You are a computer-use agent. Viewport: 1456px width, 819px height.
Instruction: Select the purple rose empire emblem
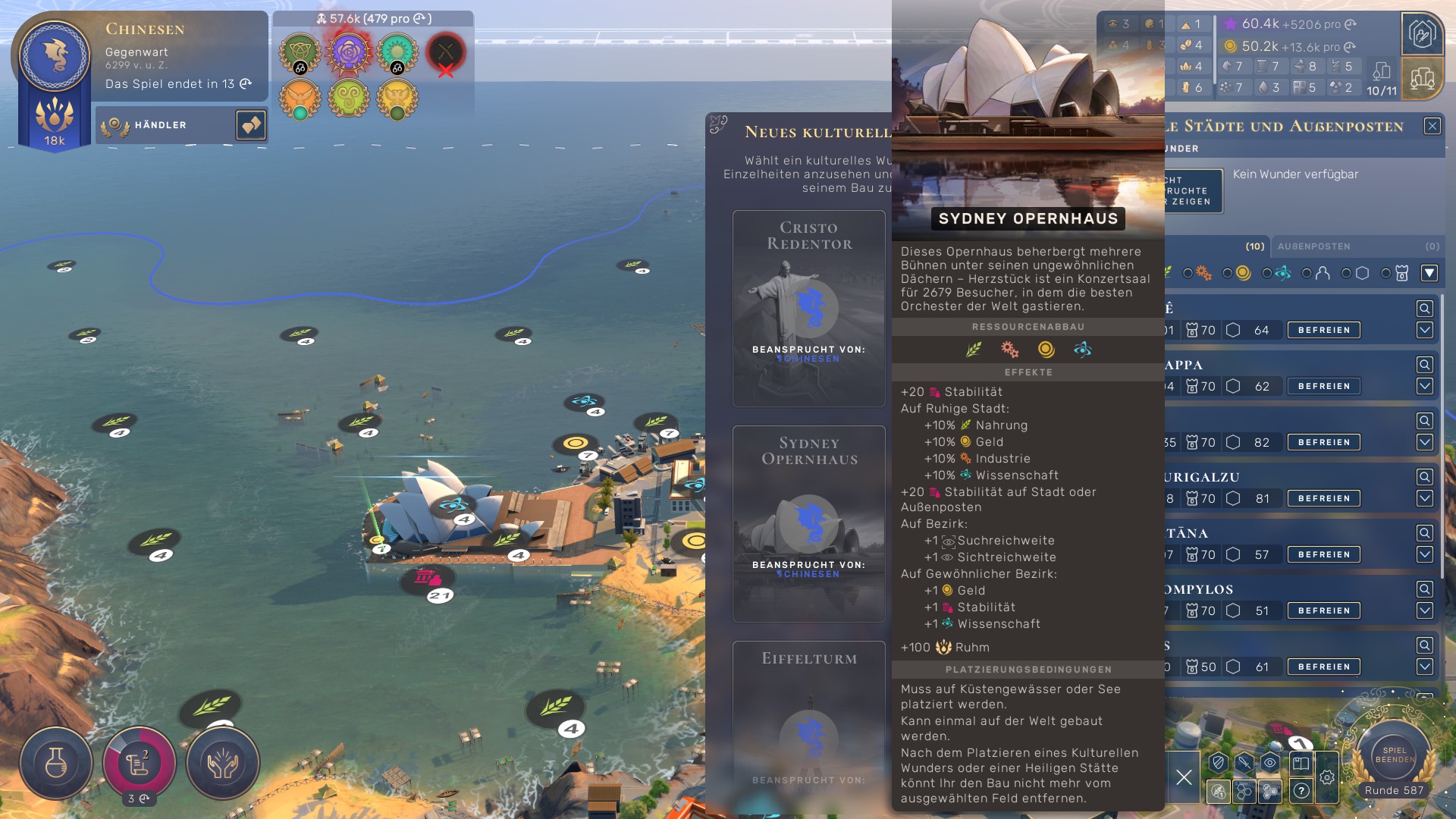[349, 52]
